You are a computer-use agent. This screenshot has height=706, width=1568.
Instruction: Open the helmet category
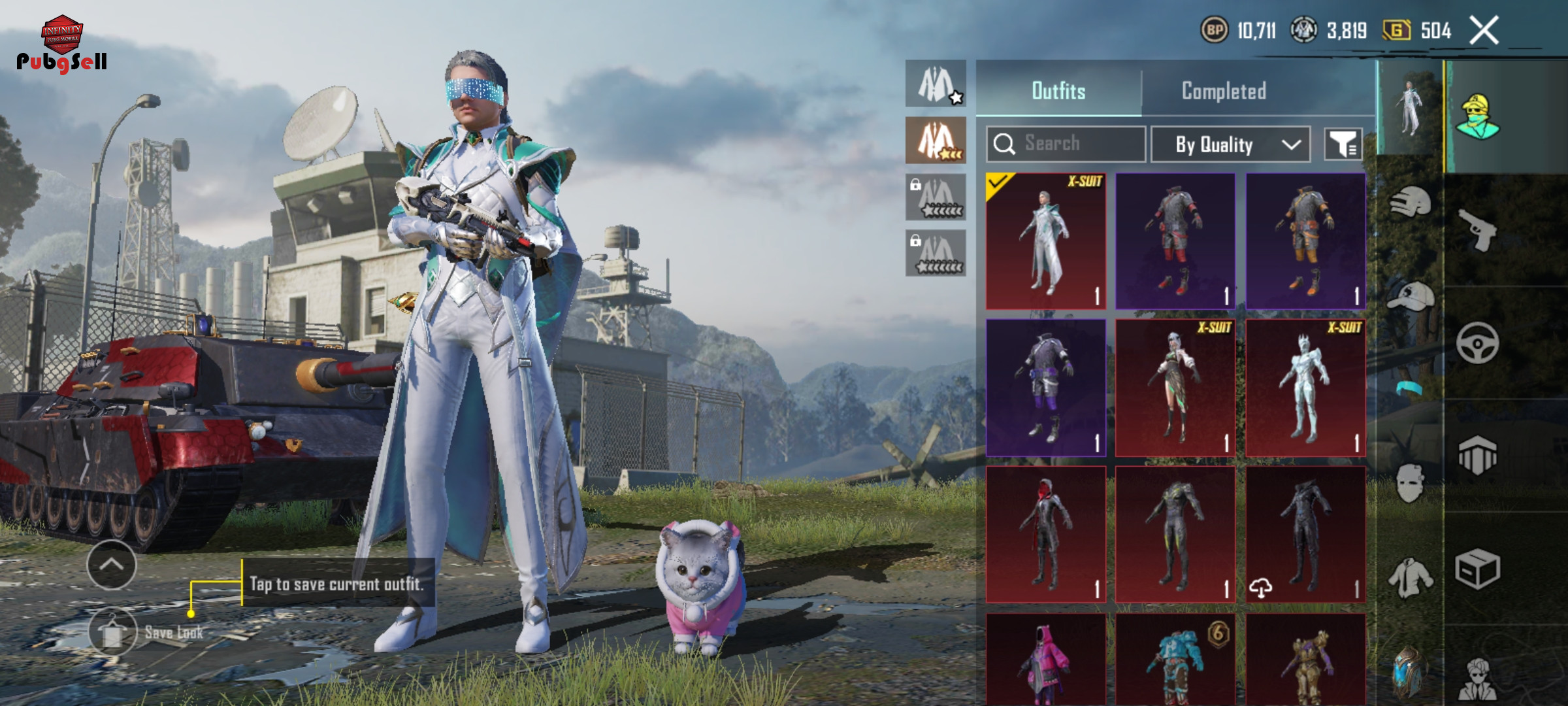(1410, 203)
